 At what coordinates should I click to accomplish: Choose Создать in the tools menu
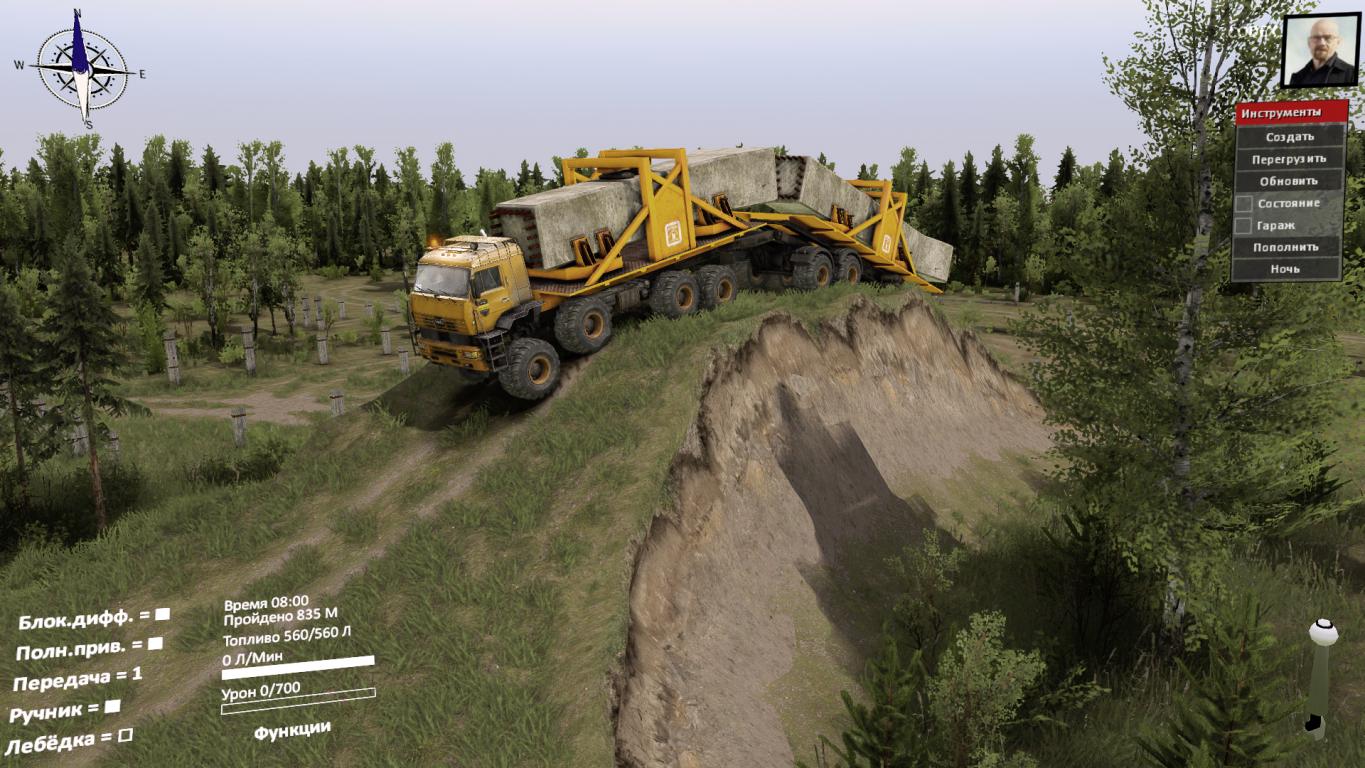[1289, 137]
